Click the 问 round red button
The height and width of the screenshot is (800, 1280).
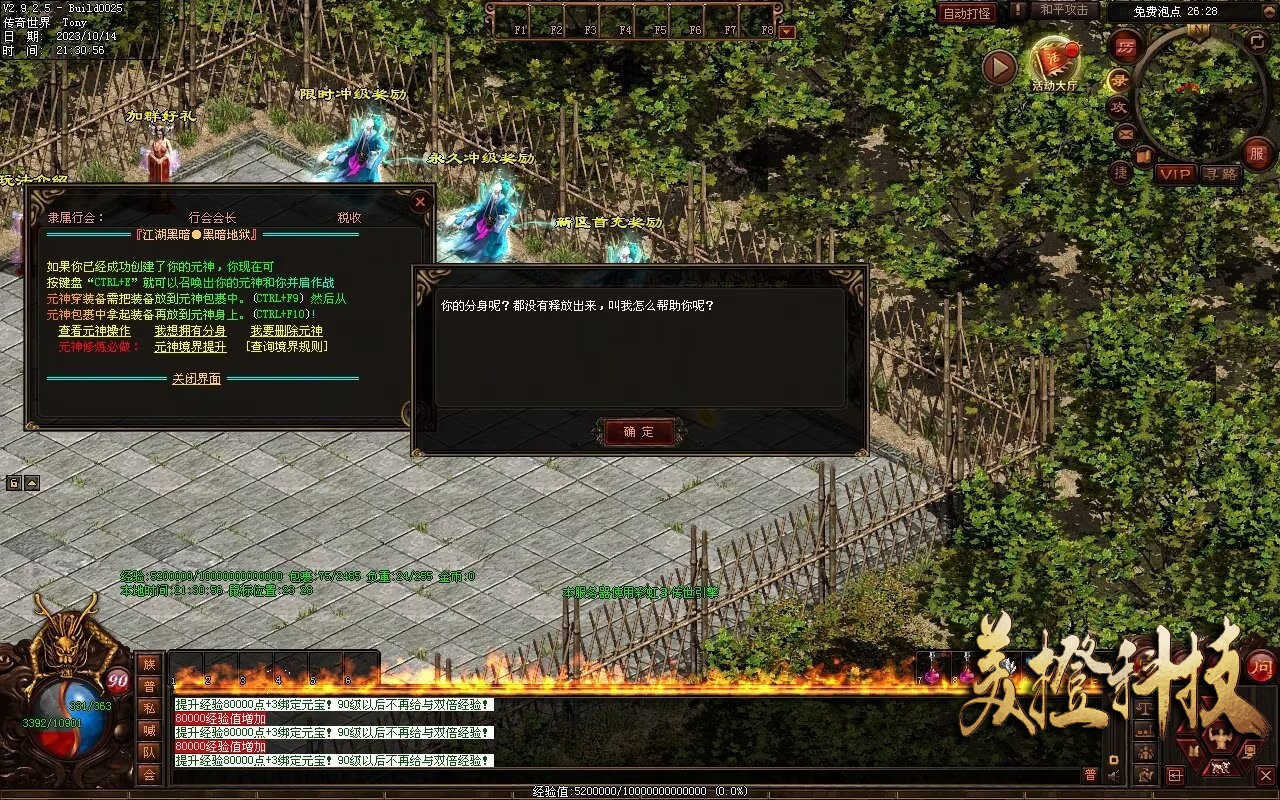click(x=1262, y=667)
